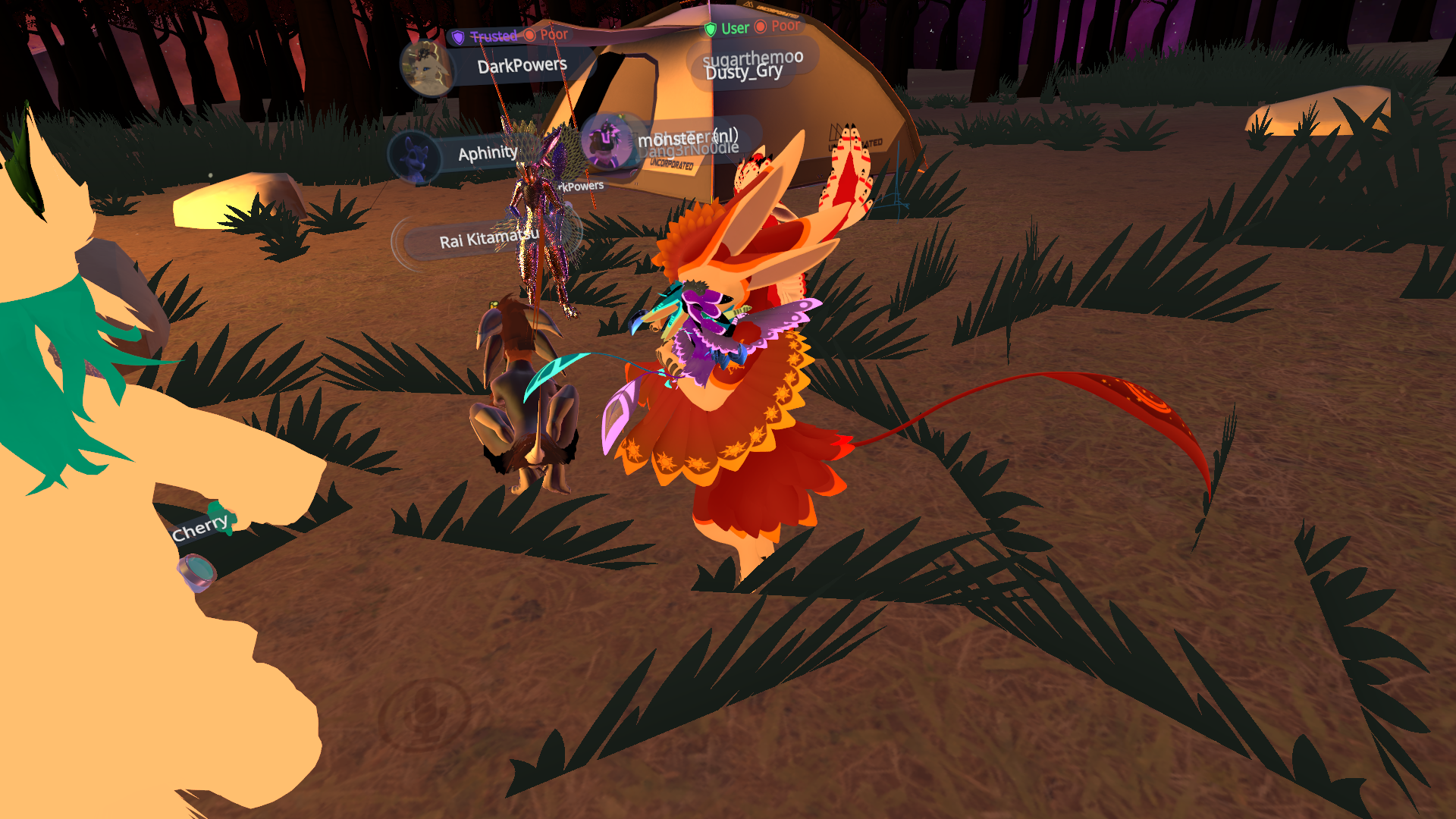Screen dimensions: 1456x819
Task: Click the Cherry name tag
Action: (x=200, y=528)
